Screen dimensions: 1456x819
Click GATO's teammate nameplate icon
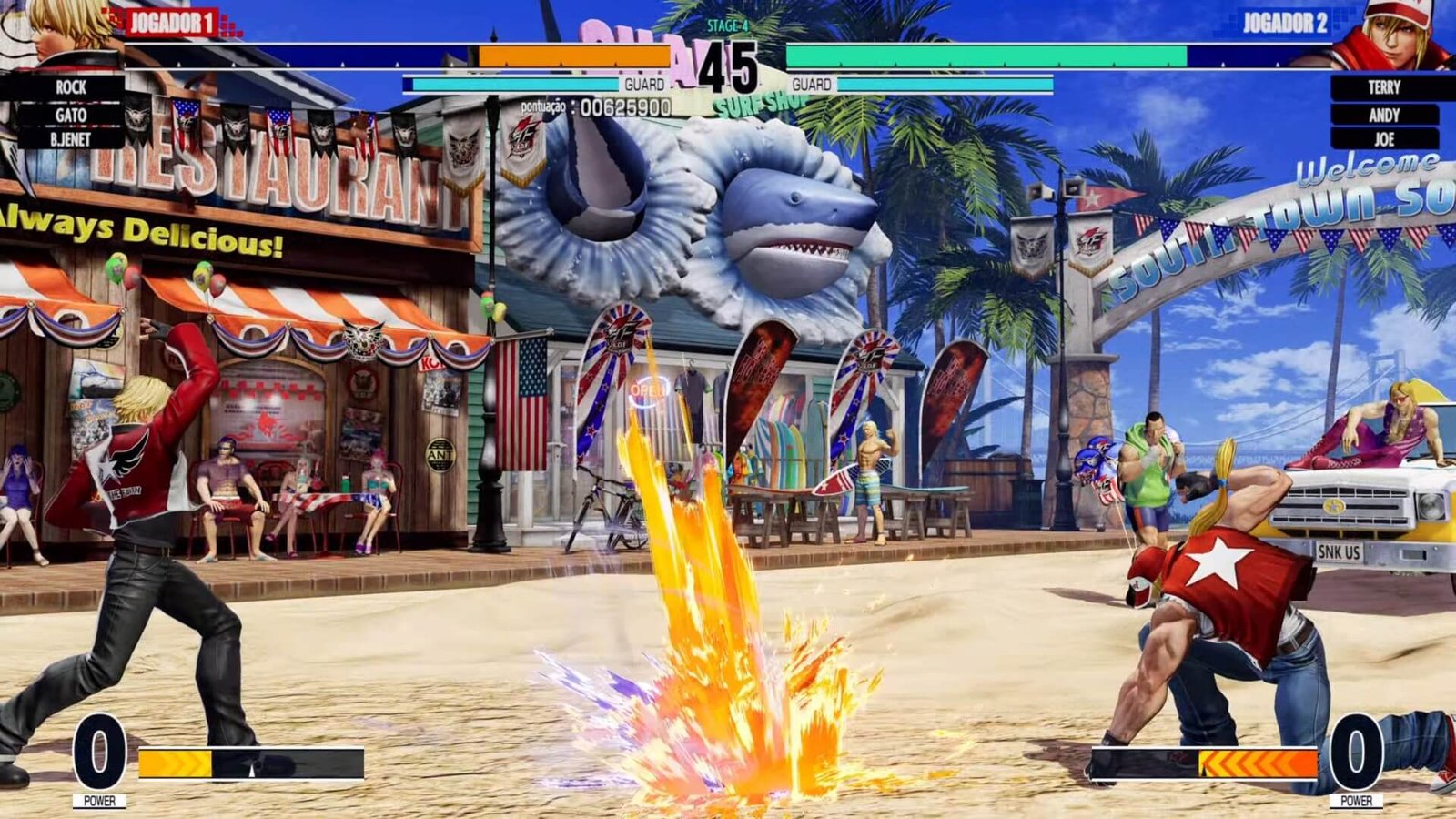pyautogui.click(x=73, y=114)
